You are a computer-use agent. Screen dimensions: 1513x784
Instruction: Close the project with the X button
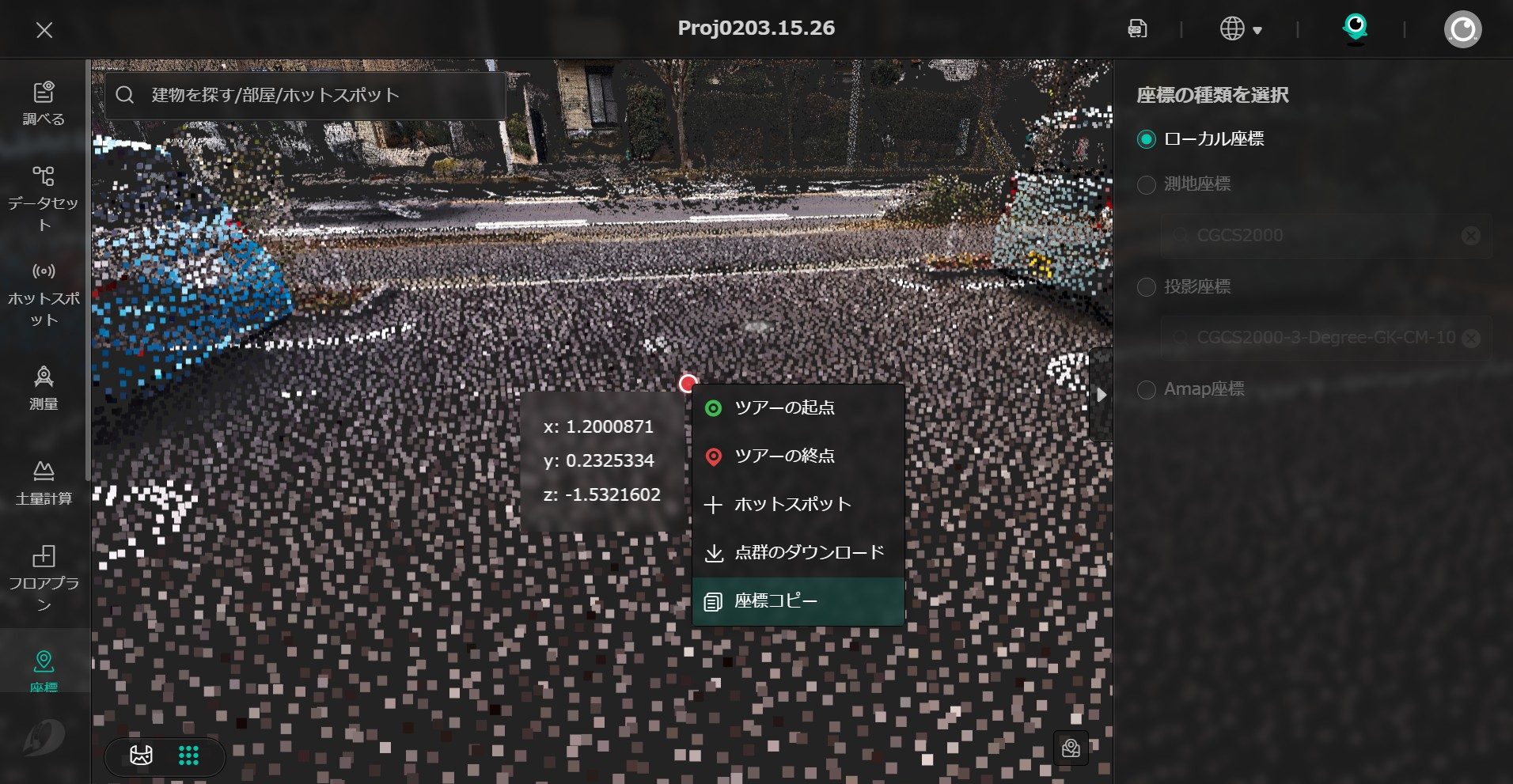coord(44,30)
